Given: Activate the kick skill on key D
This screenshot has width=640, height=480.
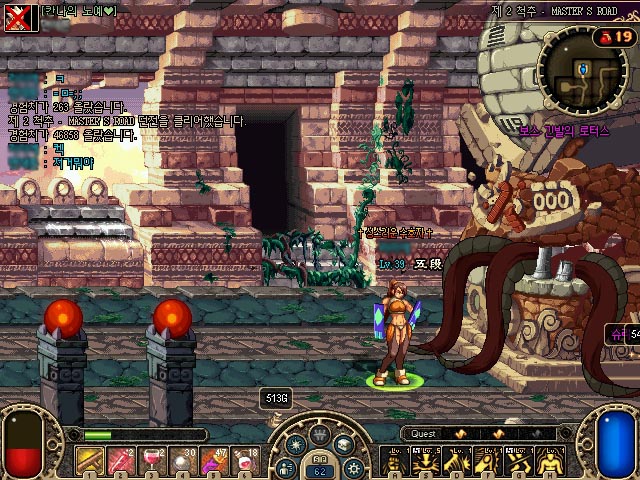Looking at the screenshot, I should (x=457, y=461).
